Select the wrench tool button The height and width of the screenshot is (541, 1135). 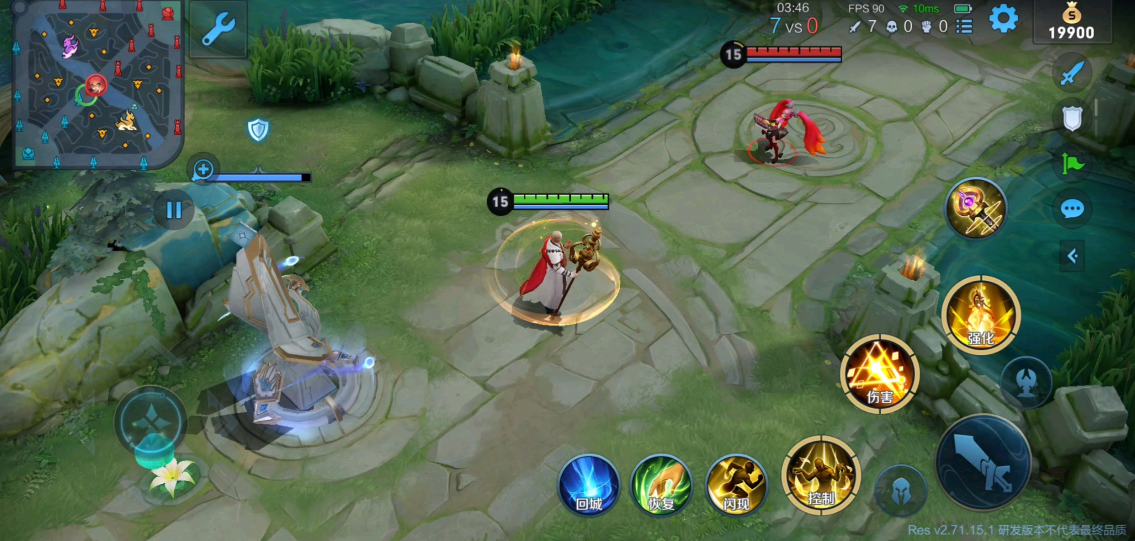[217, 30]
